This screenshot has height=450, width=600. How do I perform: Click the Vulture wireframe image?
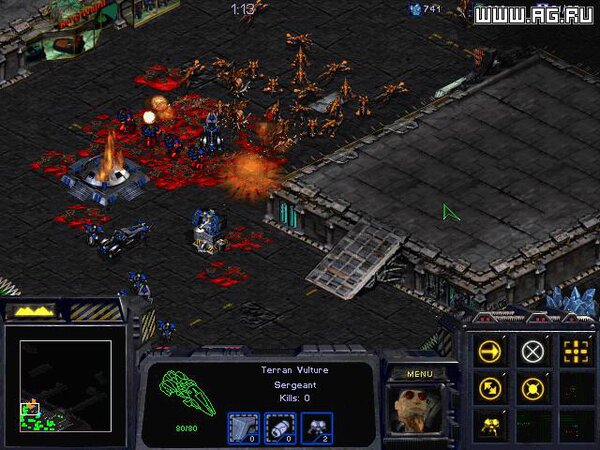coord(190,393)
